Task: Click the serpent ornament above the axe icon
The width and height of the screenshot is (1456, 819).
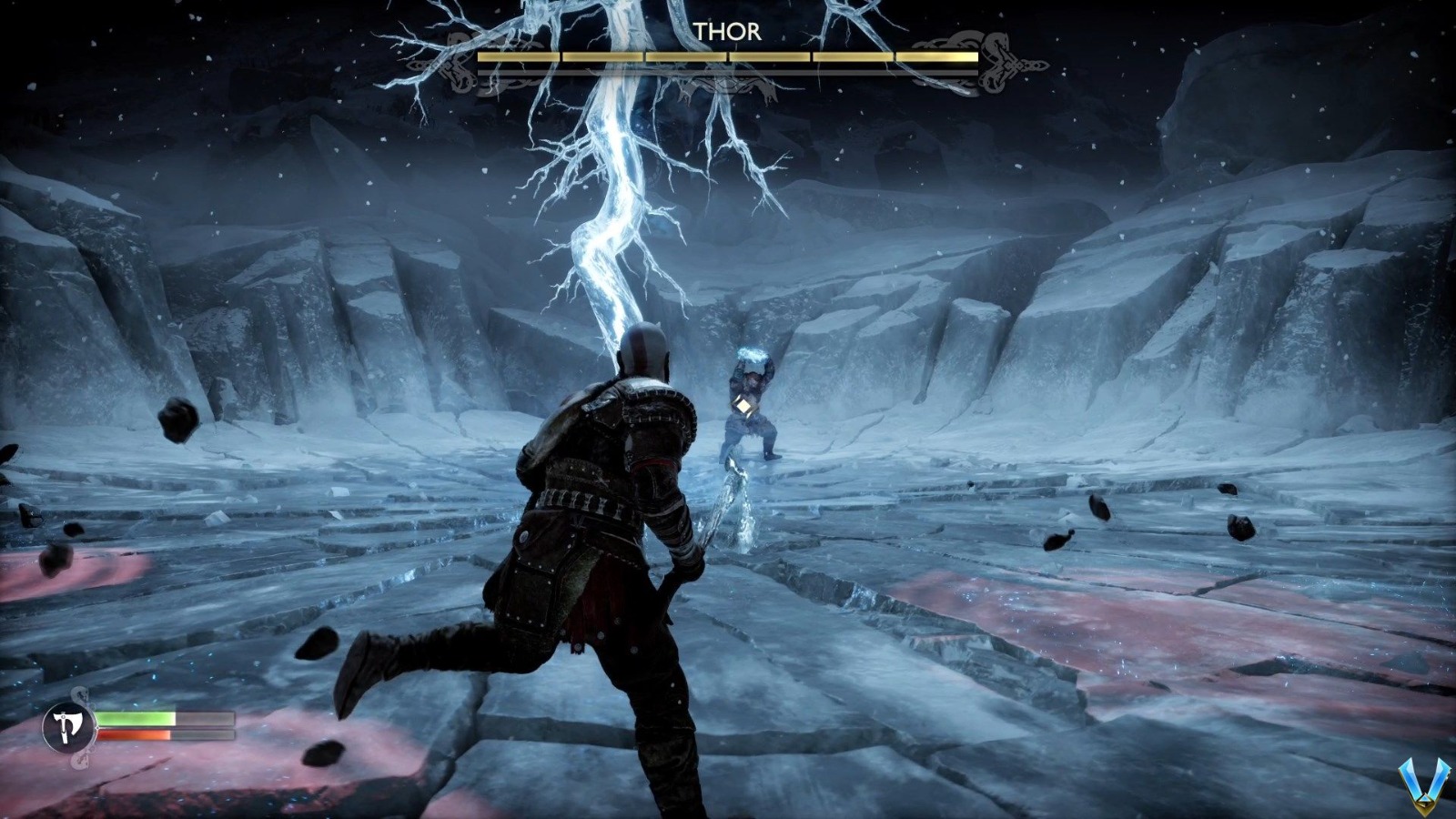Action: [79, 693]
